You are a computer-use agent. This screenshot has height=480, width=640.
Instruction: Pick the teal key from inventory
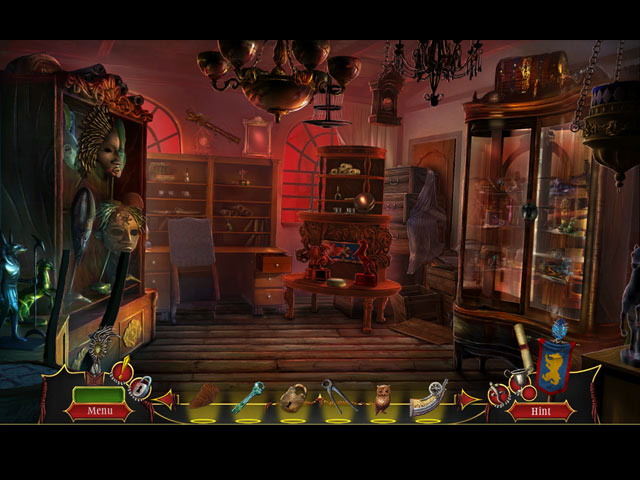click(248, 396)
